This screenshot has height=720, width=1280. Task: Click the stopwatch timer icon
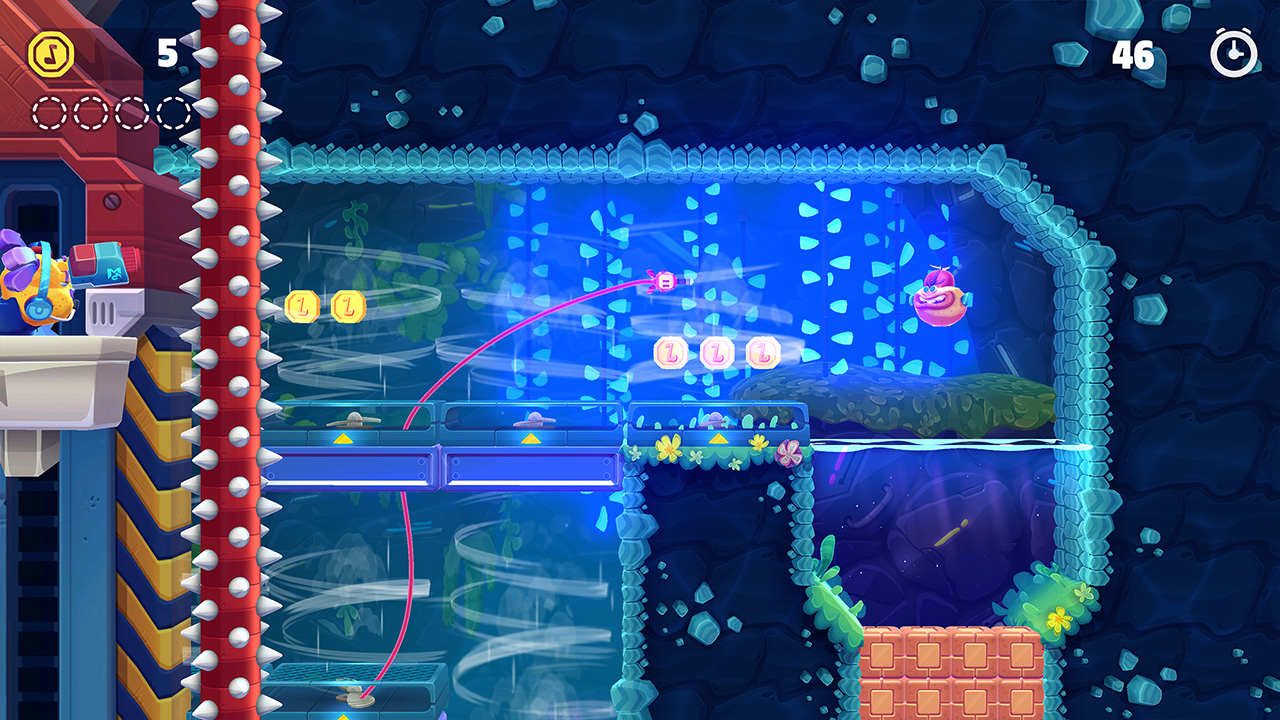(1231, 52)
